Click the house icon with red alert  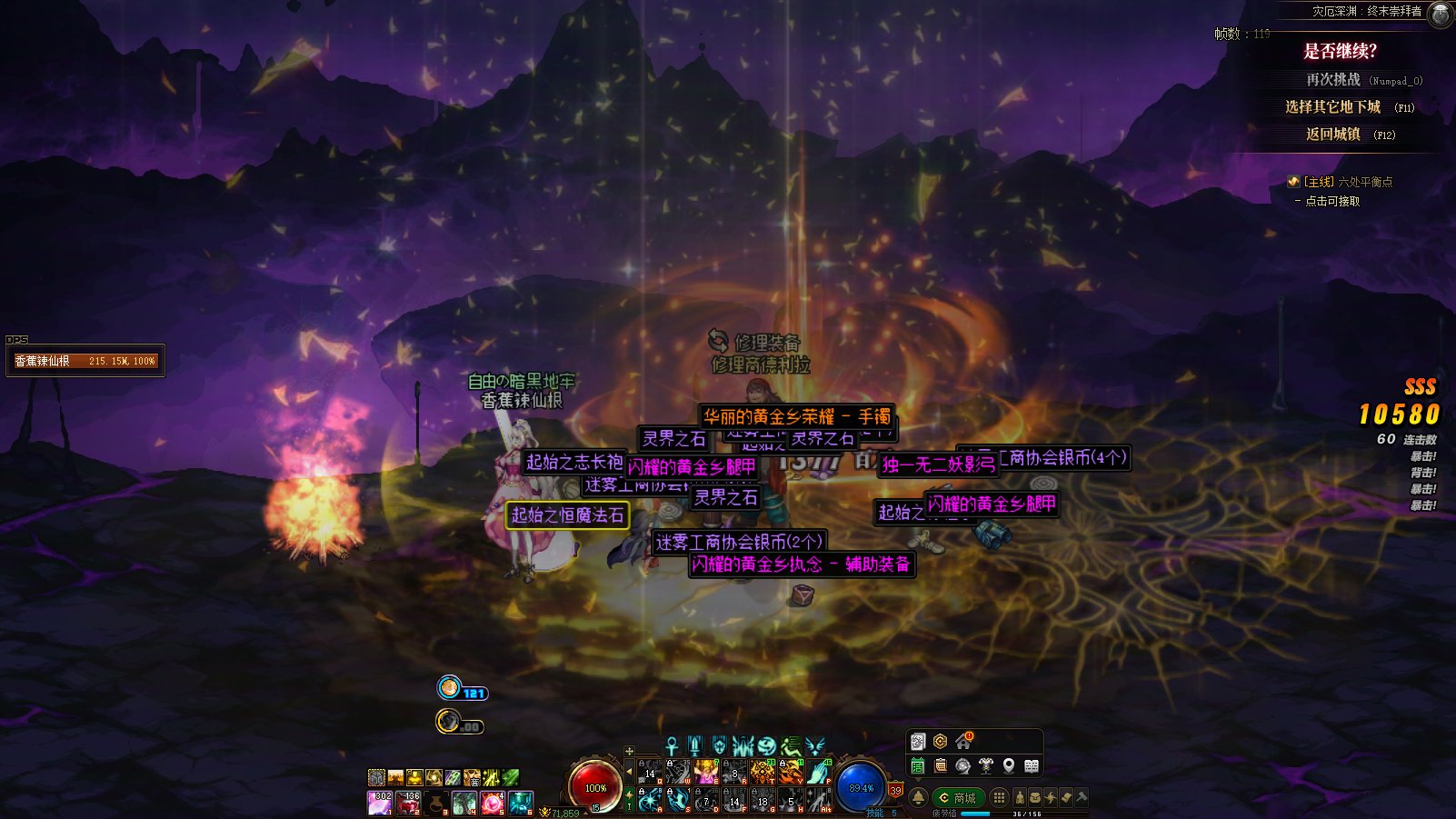point(963,742)
